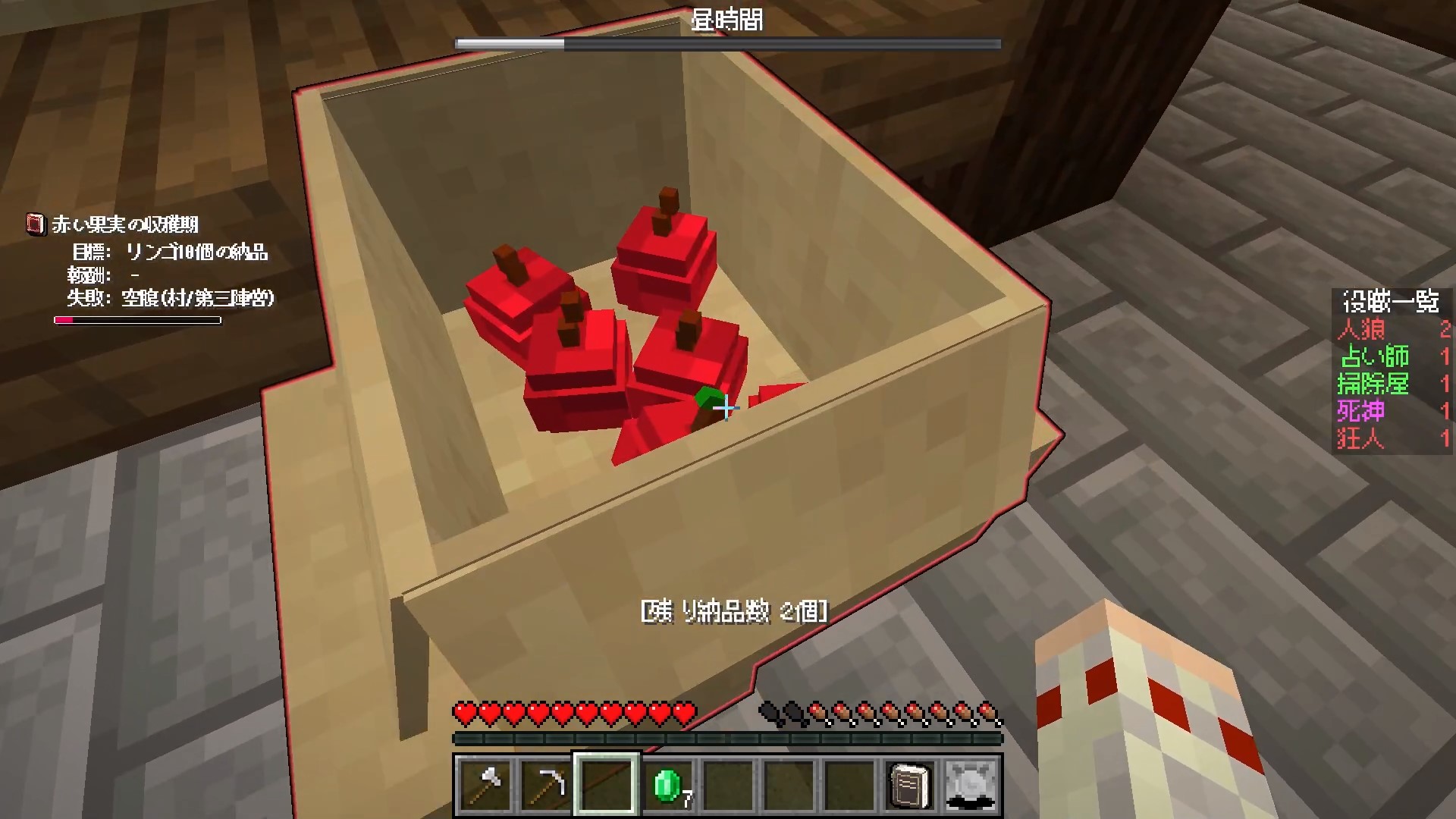Image resolution: width=1456 pixels, height=819 pixels.
Task: Click the 人狼 entry in the role list
Action: [x=1362, y=329]
